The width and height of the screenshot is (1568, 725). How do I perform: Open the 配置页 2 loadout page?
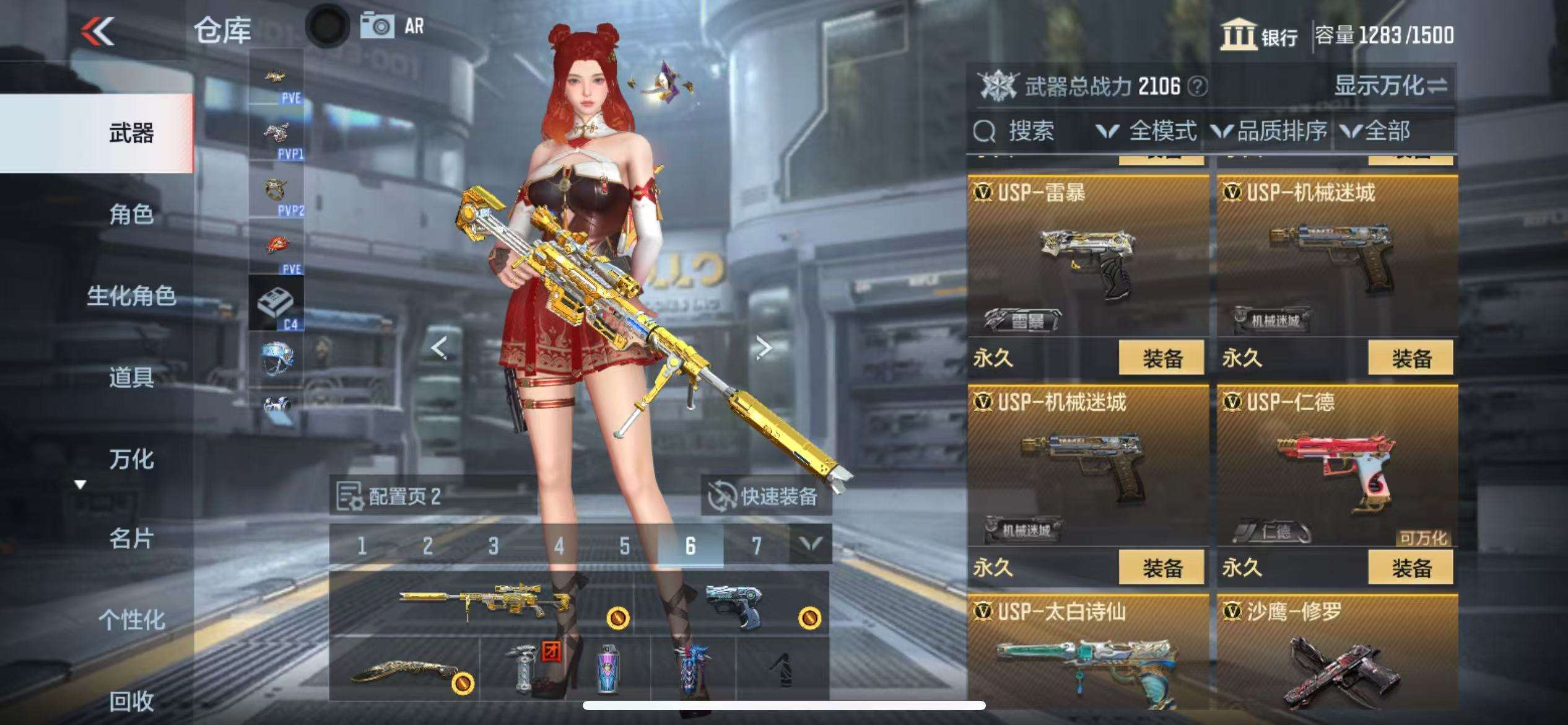[x=390, y=496]
